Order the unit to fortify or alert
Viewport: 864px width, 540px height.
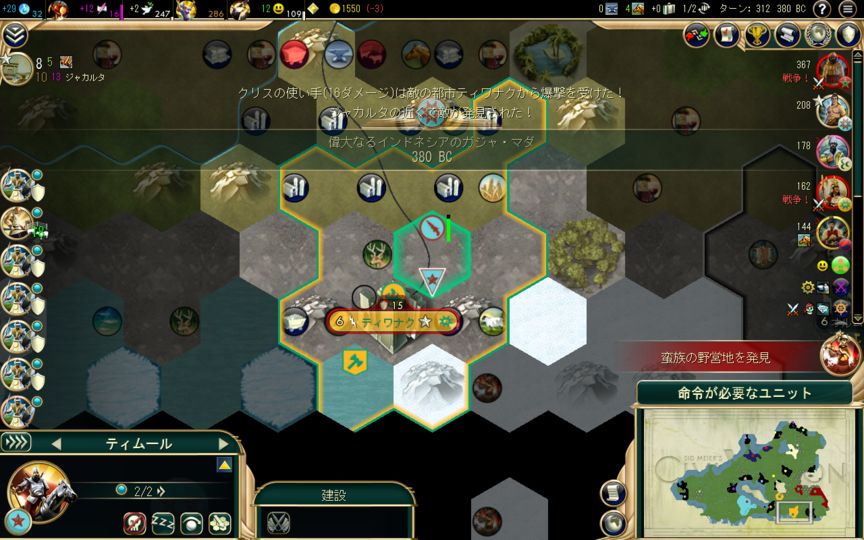pyautogui.click(x=191, y=522)
